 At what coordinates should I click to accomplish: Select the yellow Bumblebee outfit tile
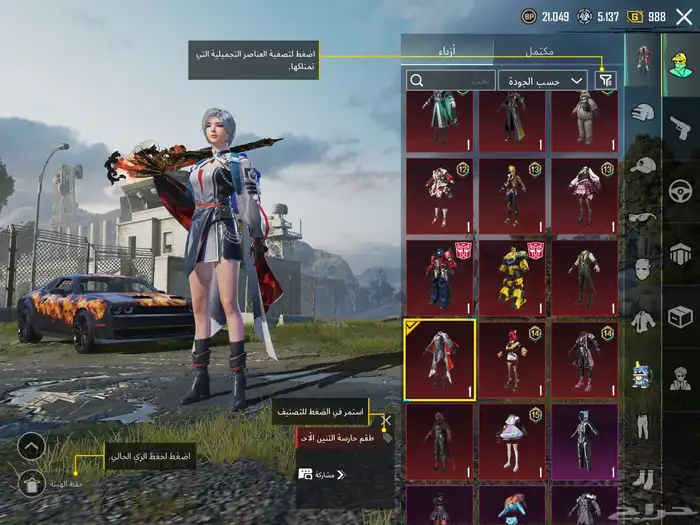coord(512,274)
